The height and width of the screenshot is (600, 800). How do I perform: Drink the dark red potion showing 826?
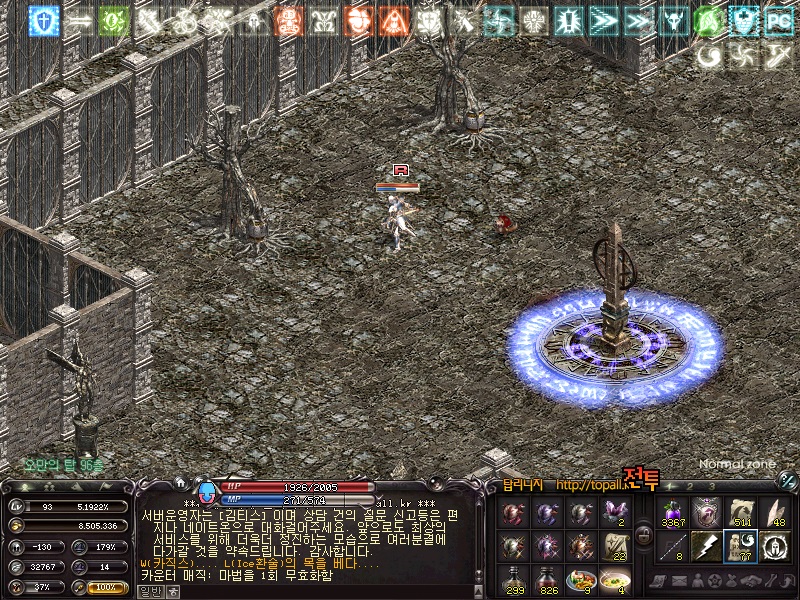point(546,579)
